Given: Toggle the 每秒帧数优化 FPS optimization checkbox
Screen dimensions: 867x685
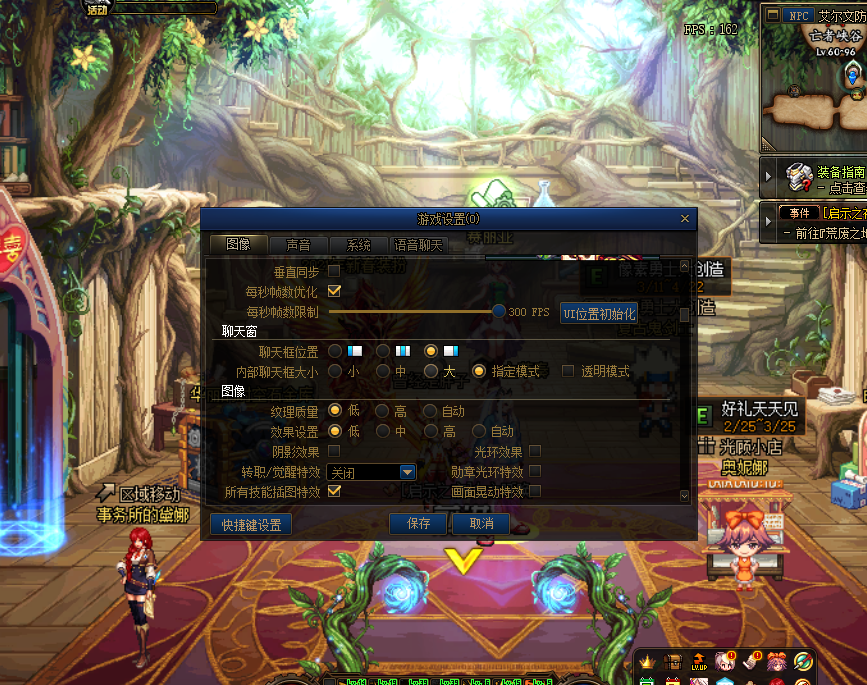Looking at the screenshot, I should (x=334, y=292).
